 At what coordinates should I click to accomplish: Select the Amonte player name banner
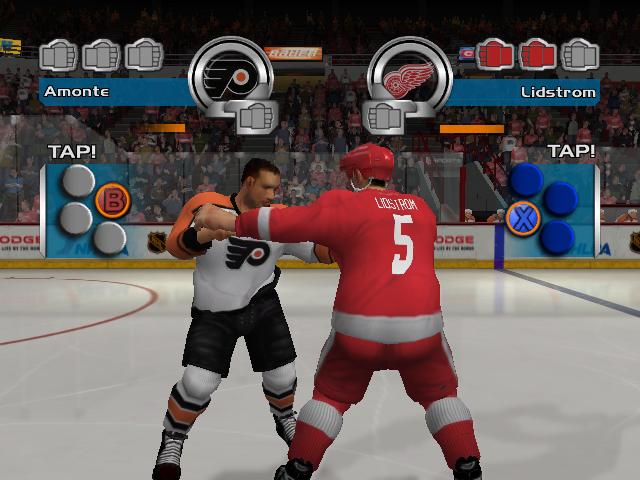coord(112,92)
